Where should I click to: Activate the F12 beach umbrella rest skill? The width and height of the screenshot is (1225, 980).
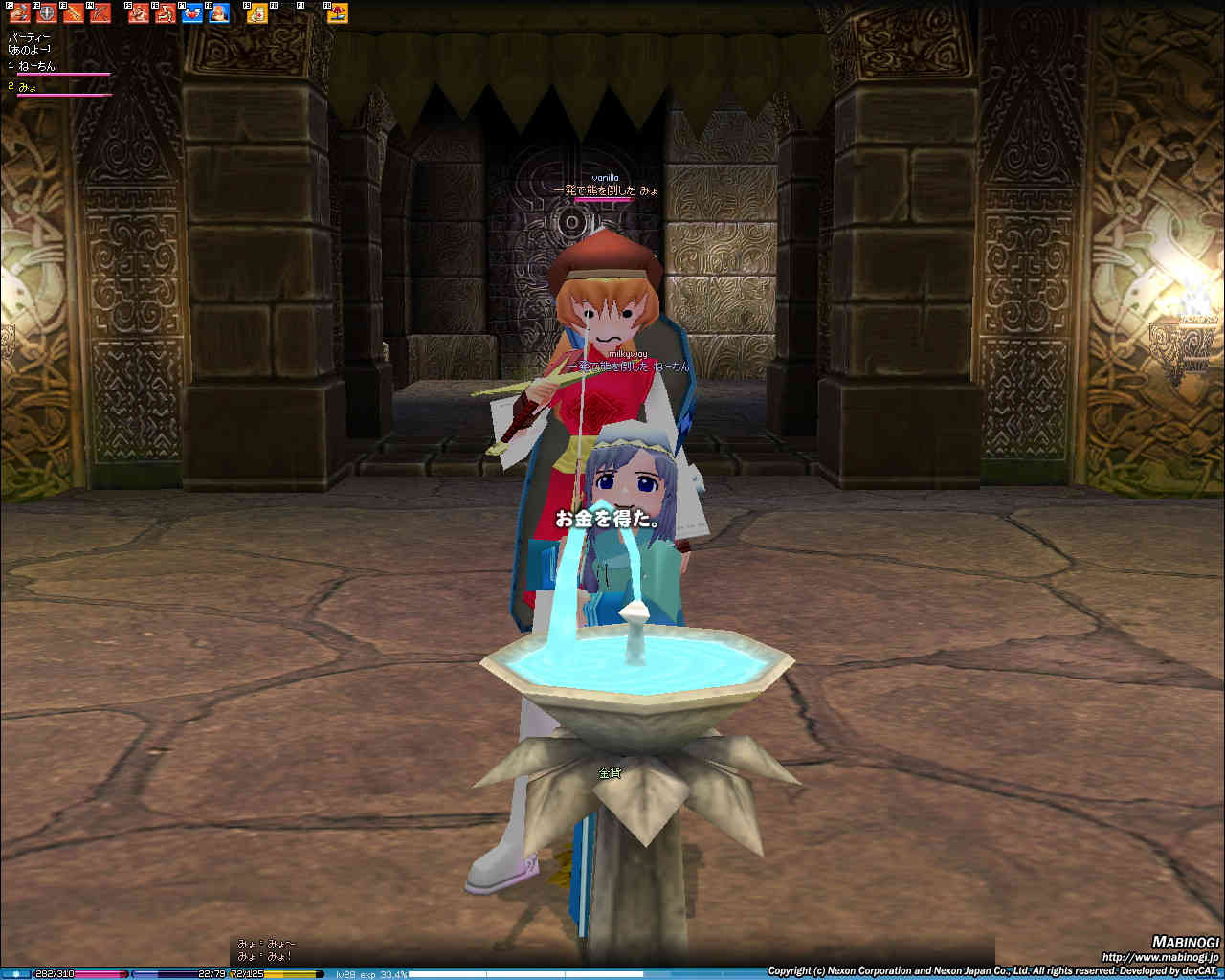(x=338, y=13)
